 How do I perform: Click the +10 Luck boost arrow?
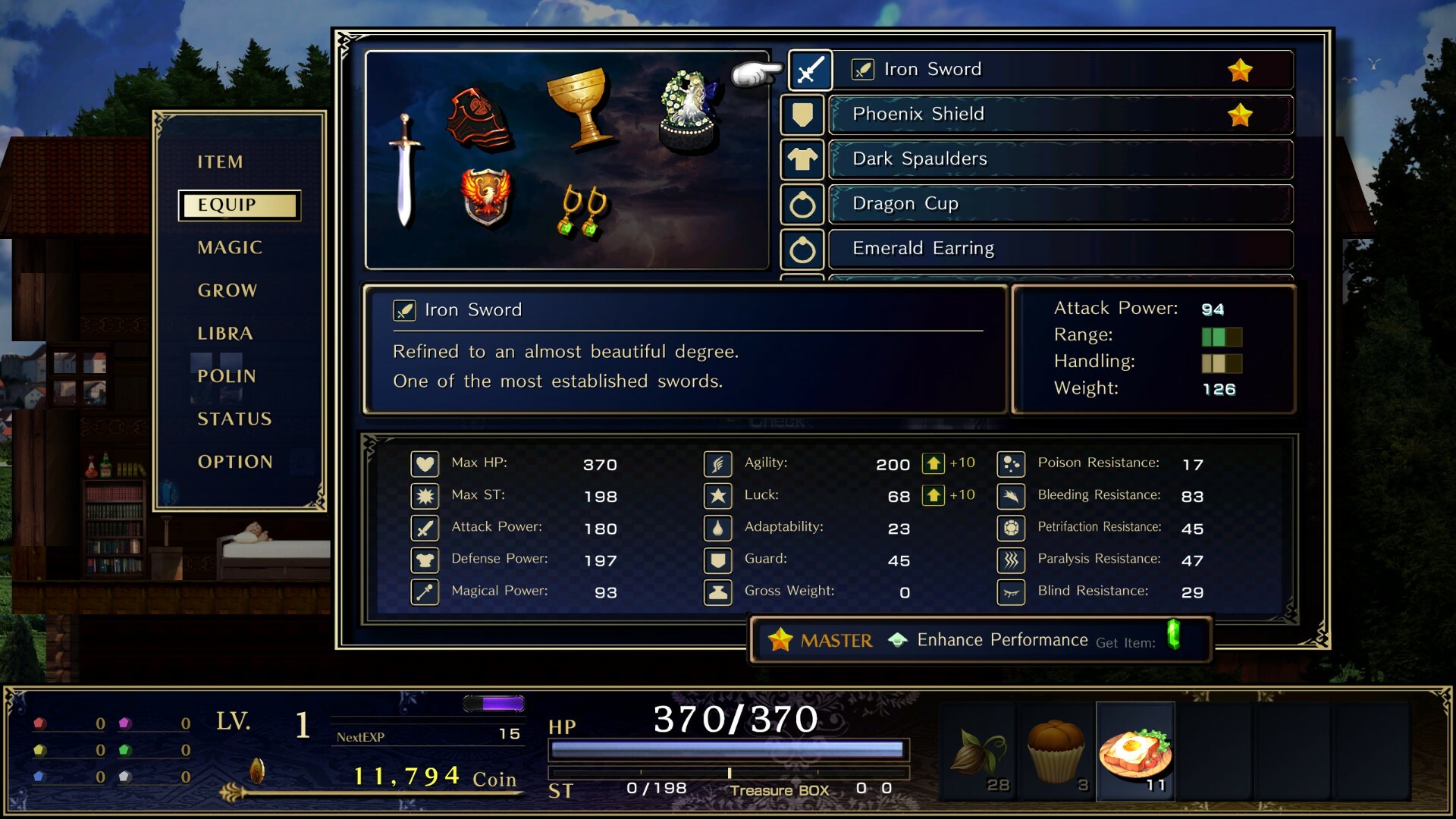click(934, 495)
